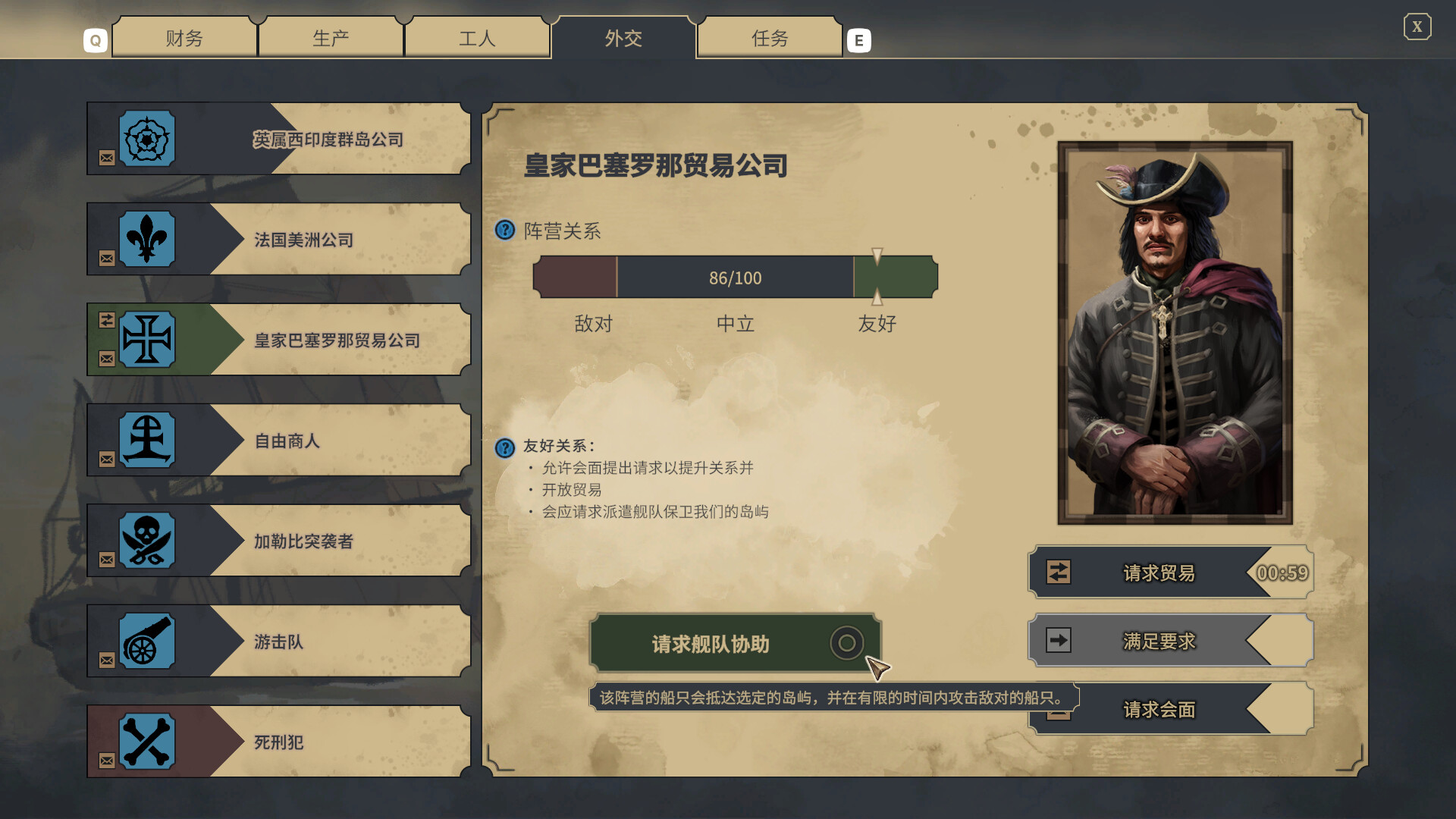
Task: Open the 任务 tab
Action: [x=769, y=38]
